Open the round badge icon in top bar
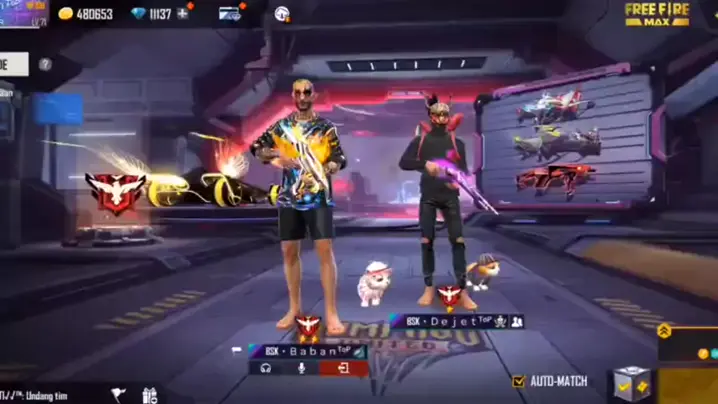Screen dimensions: 718x404 click(282, 13)
